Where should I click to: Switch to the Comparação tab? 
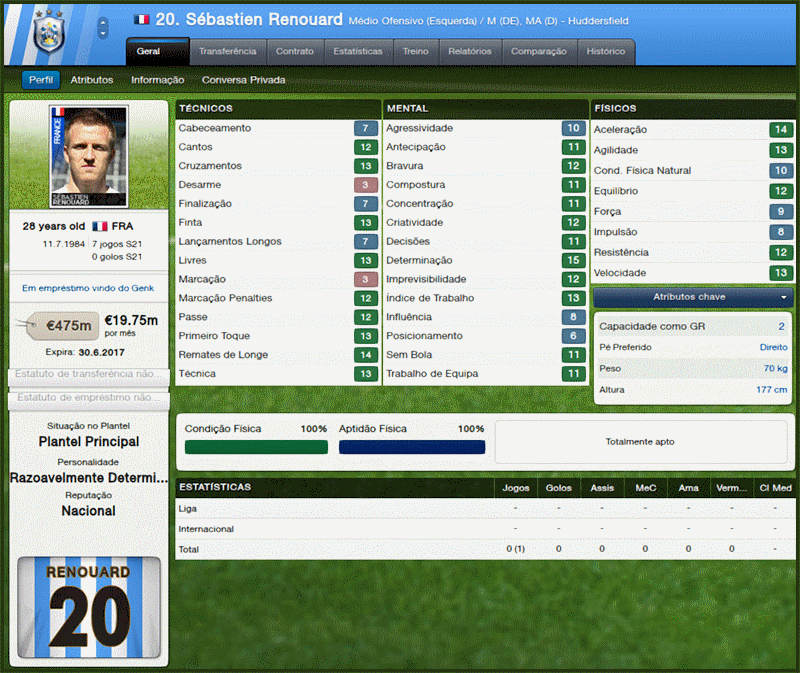pos(538,51)
